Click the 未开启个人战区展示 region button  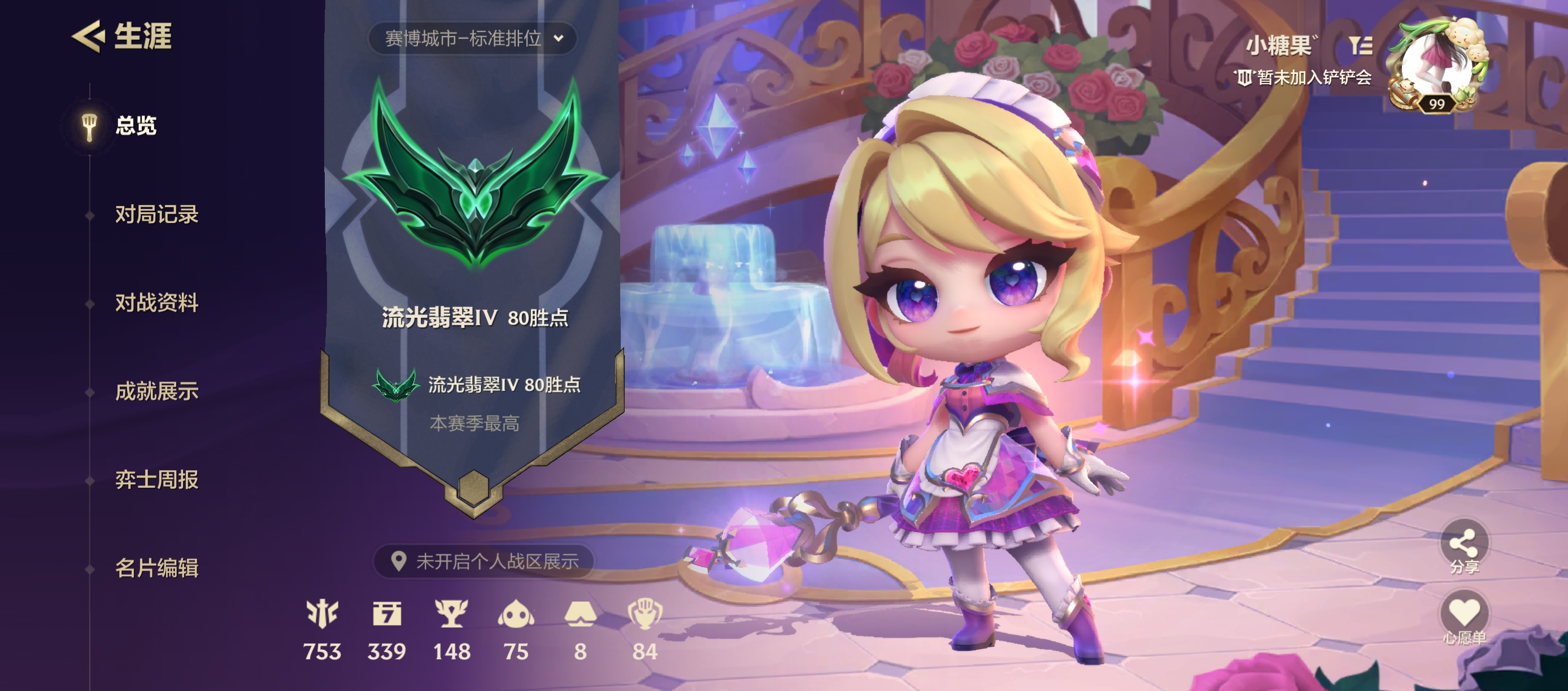click(x=484, y=561)
